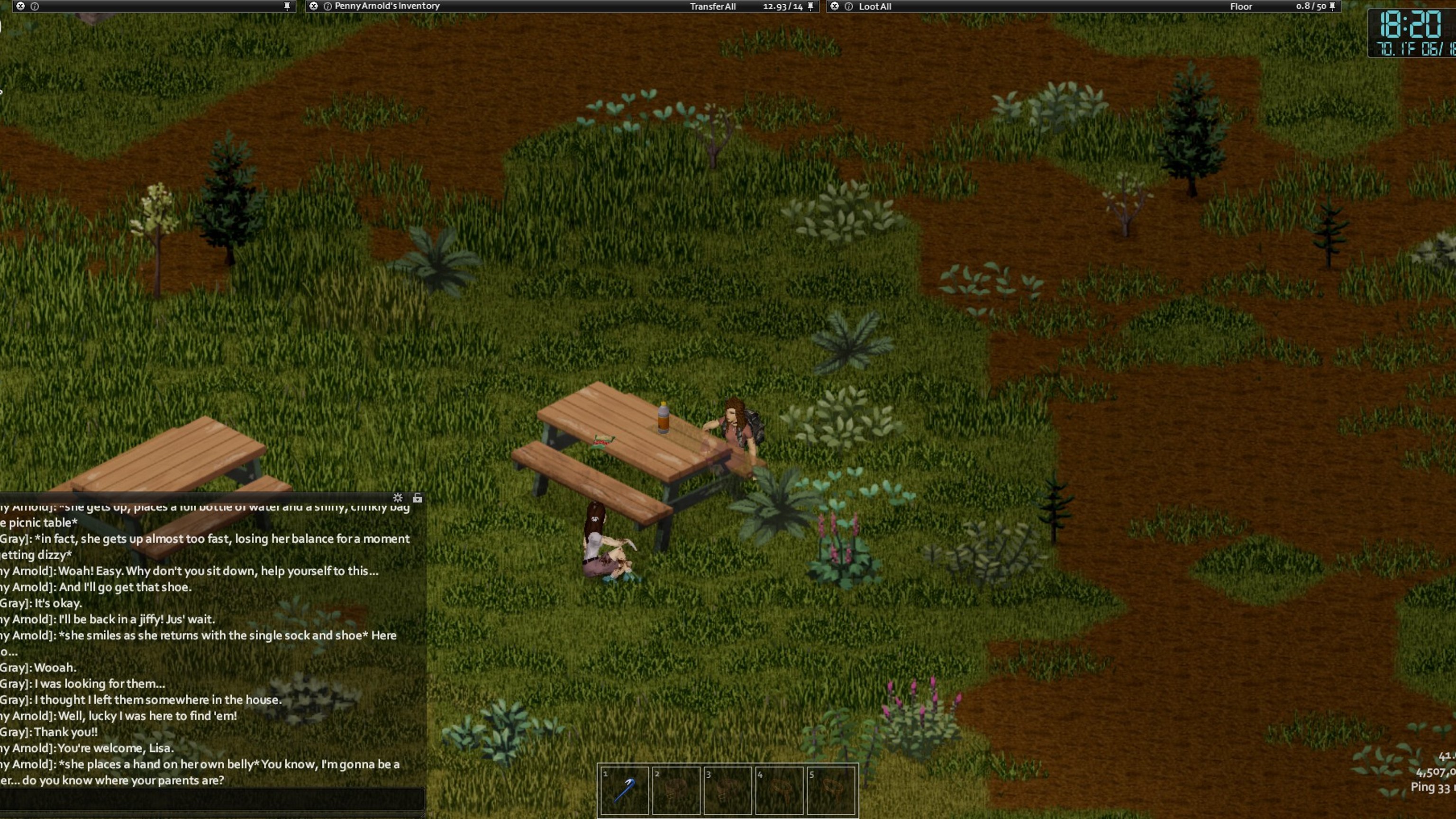This screenshot has height=819, width=1456.
Task: Pin Penny Arnold's Inventory panel
Action: (x=810, y=6)
